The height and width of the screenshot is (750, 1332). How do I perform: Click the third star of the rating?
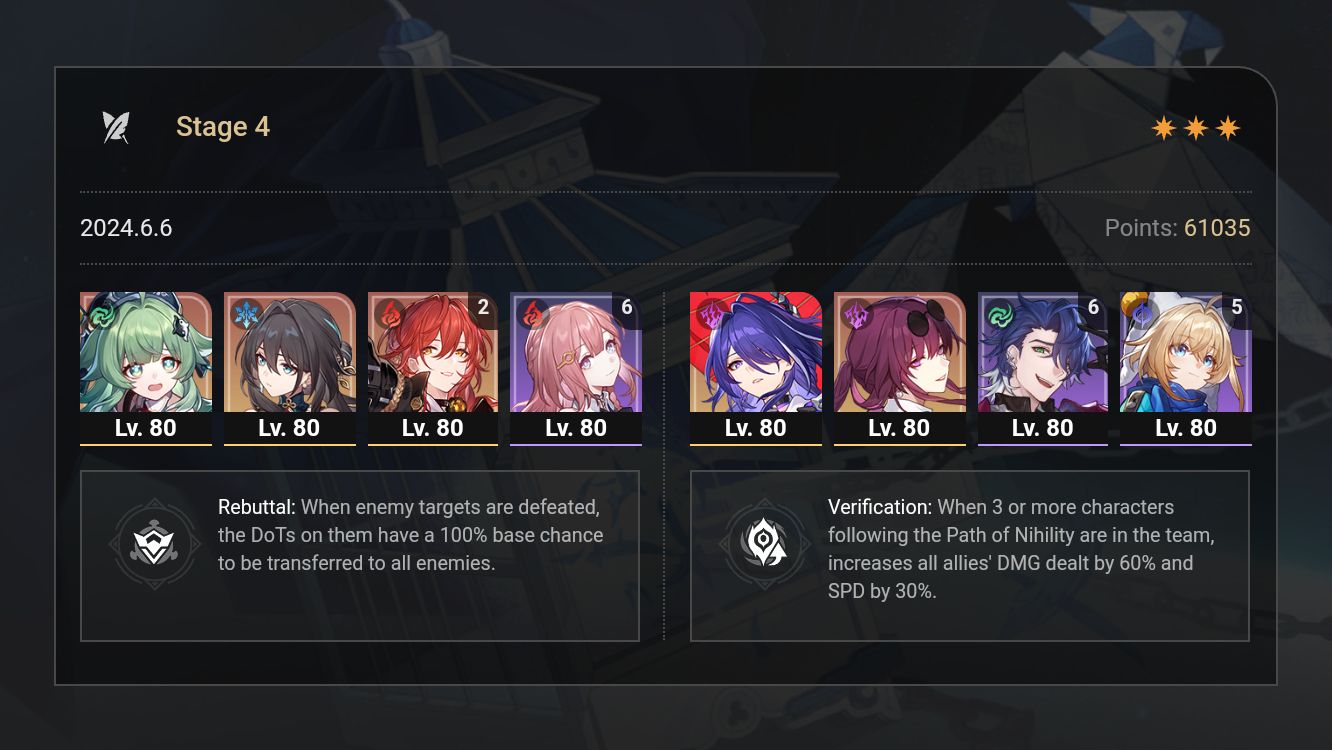1226,127
